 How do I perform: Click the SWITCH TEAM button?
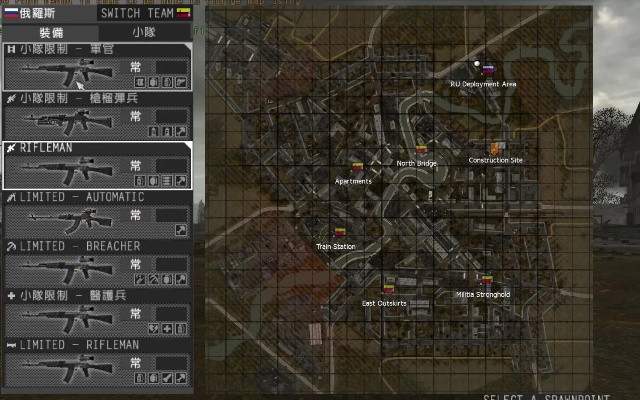click(145, 13)
